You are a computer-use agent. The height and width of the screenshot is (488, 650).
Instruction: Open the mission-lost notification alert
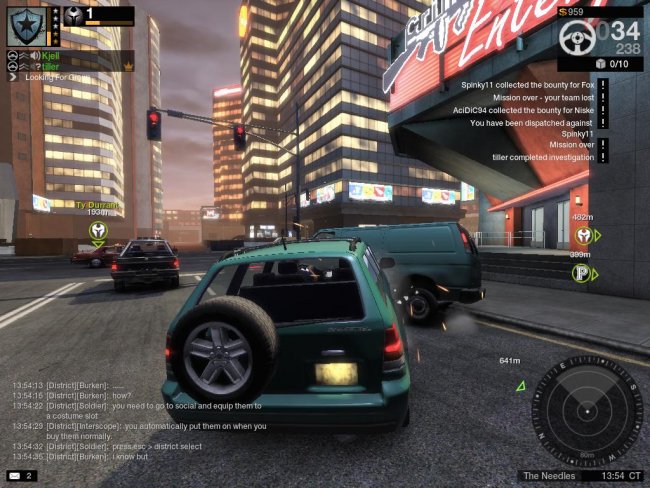604,98
